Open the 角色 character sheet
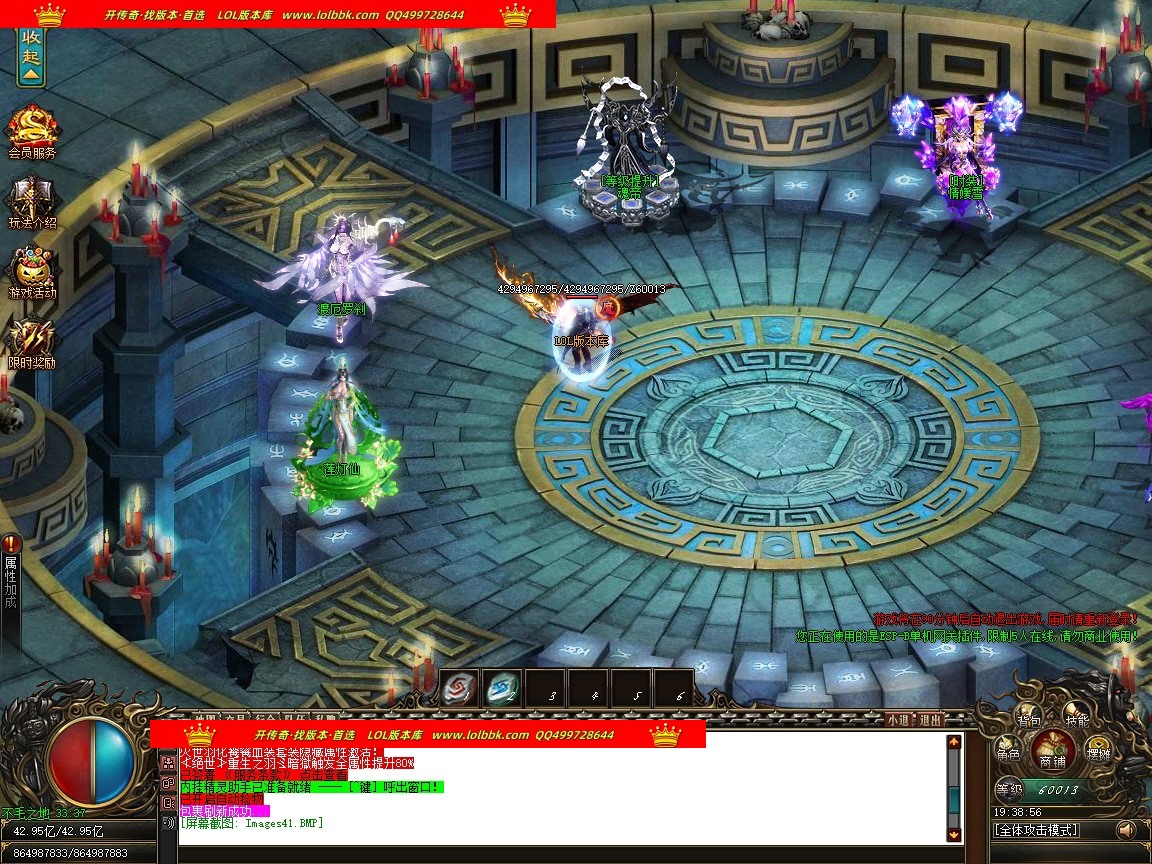 [x=1007, y=753]
